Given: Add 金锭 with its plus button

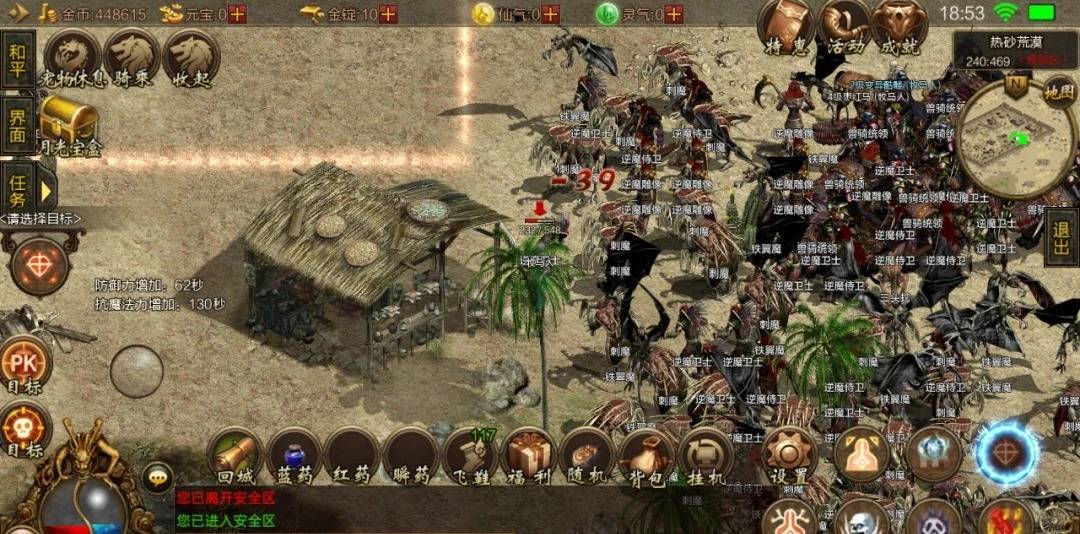Looking at the screenshot, I should pyautogui.click(x=388, y=14).
